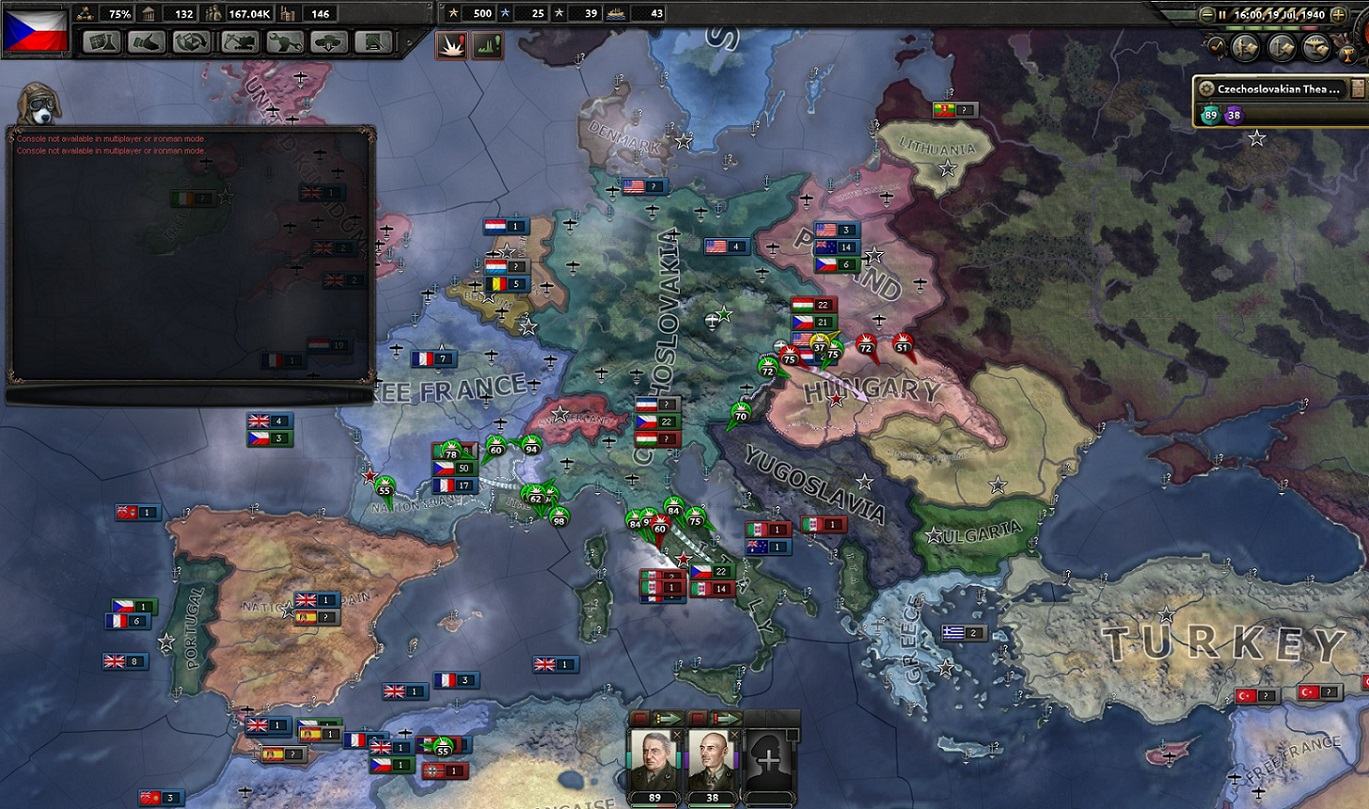The image size is (1369, 809).
Task: Select the purple army badge numbered 38
Action: (x=1233, y=115)
